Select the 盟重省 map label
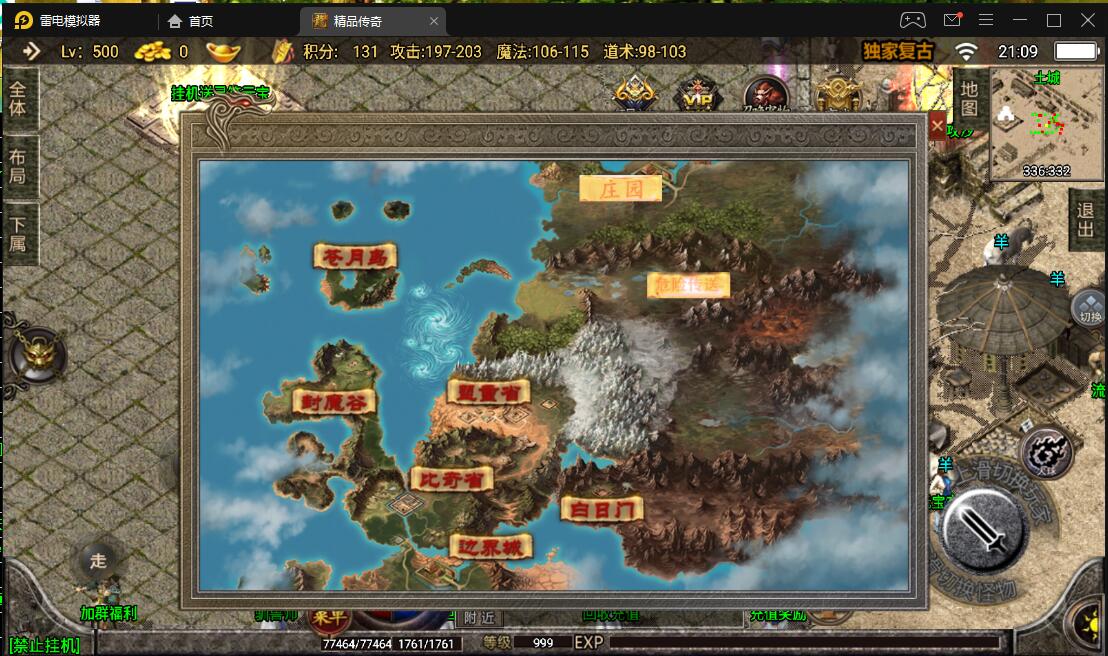 487,391
